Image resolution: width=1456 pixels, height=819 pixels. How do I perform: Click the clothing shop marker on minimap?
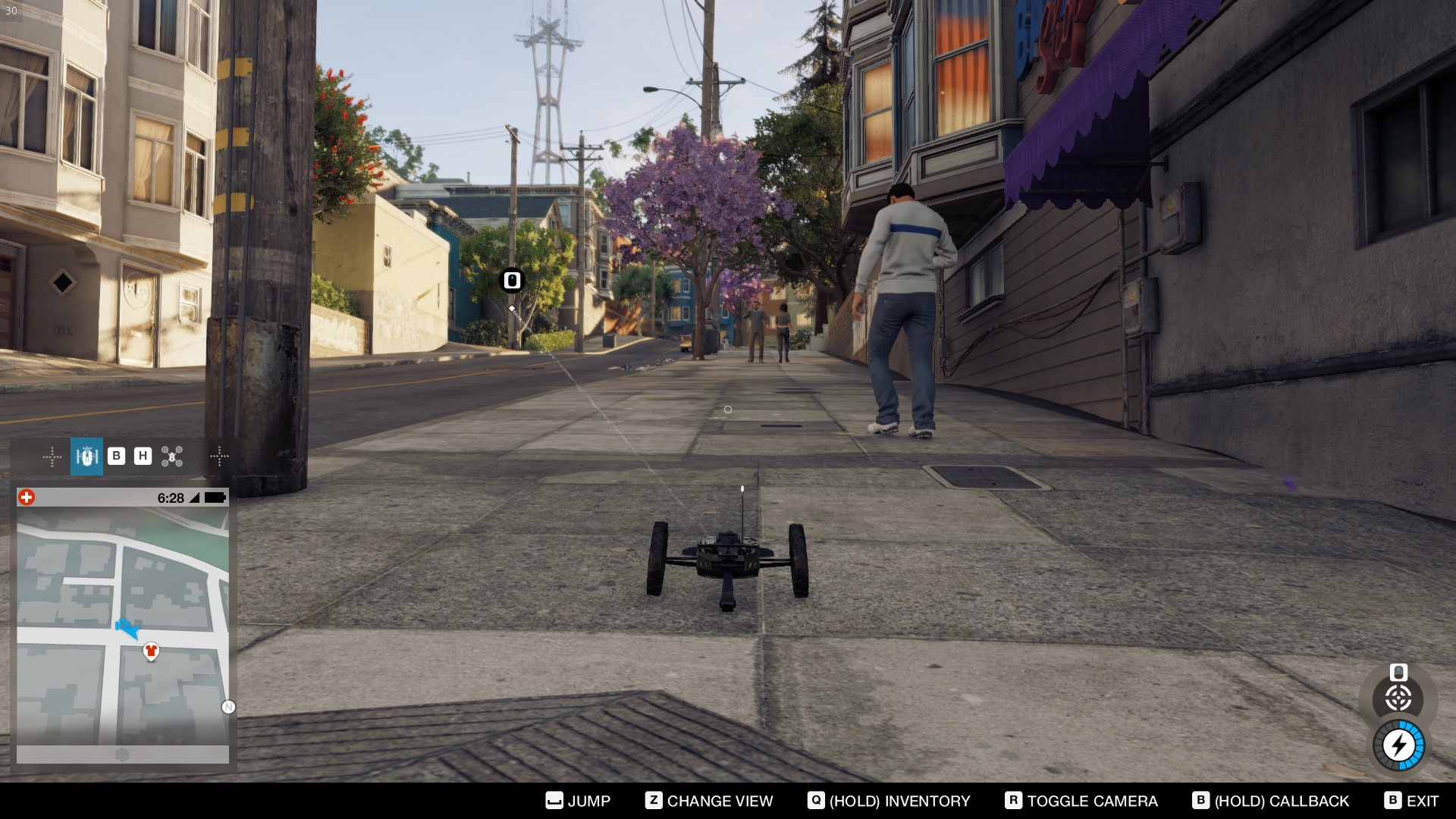click(151, 651)
